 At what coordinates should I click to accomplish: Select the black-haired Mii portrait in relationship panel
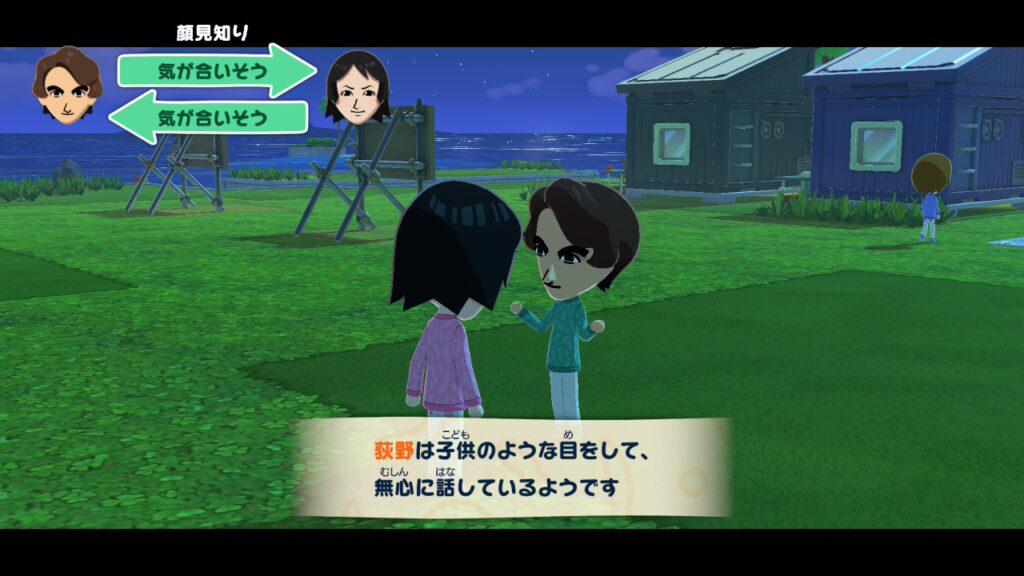[x=356, y=86]
